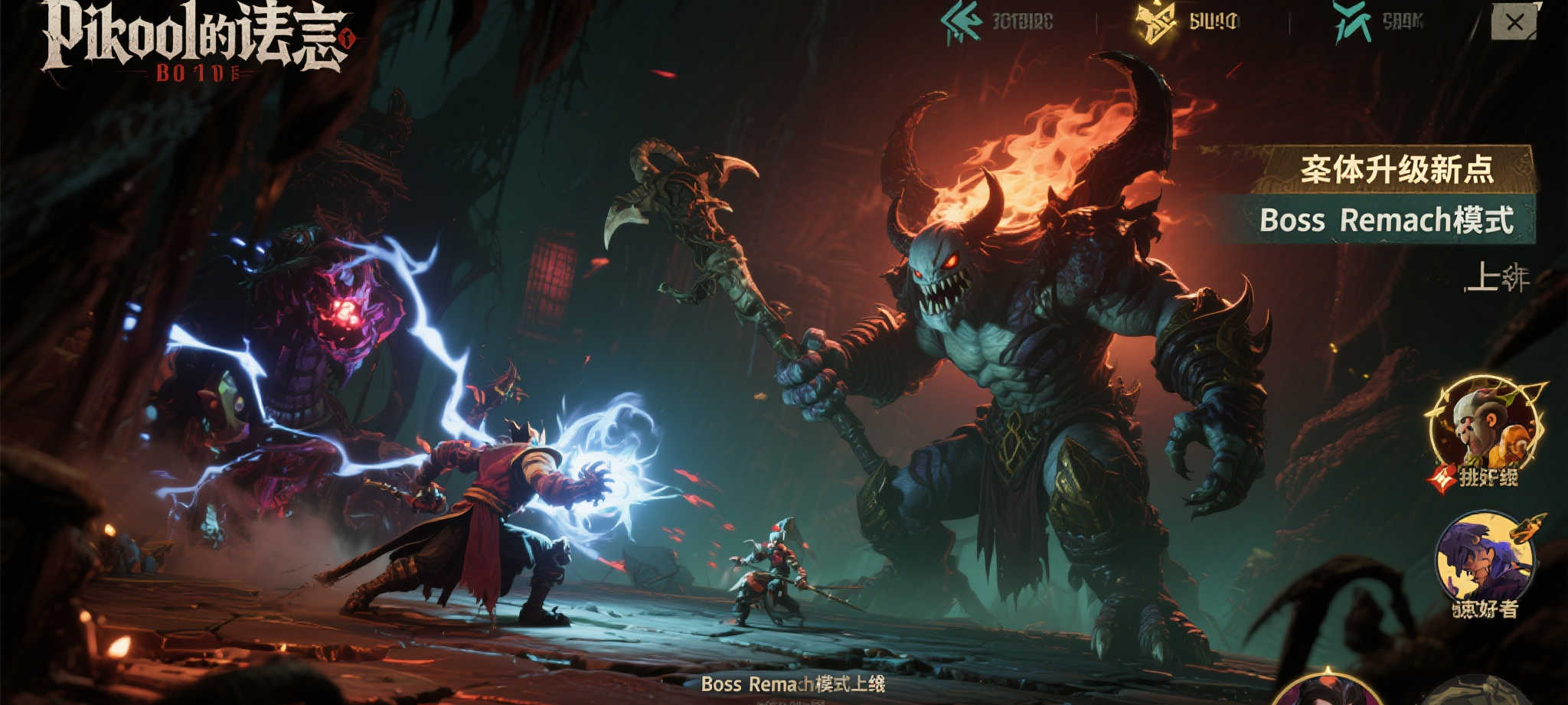The width and height of the screenshot is (1568, 705).
Task: Open the Boss Remach模式 banner
Action: pyautogui.click(x=1384, y=220)
